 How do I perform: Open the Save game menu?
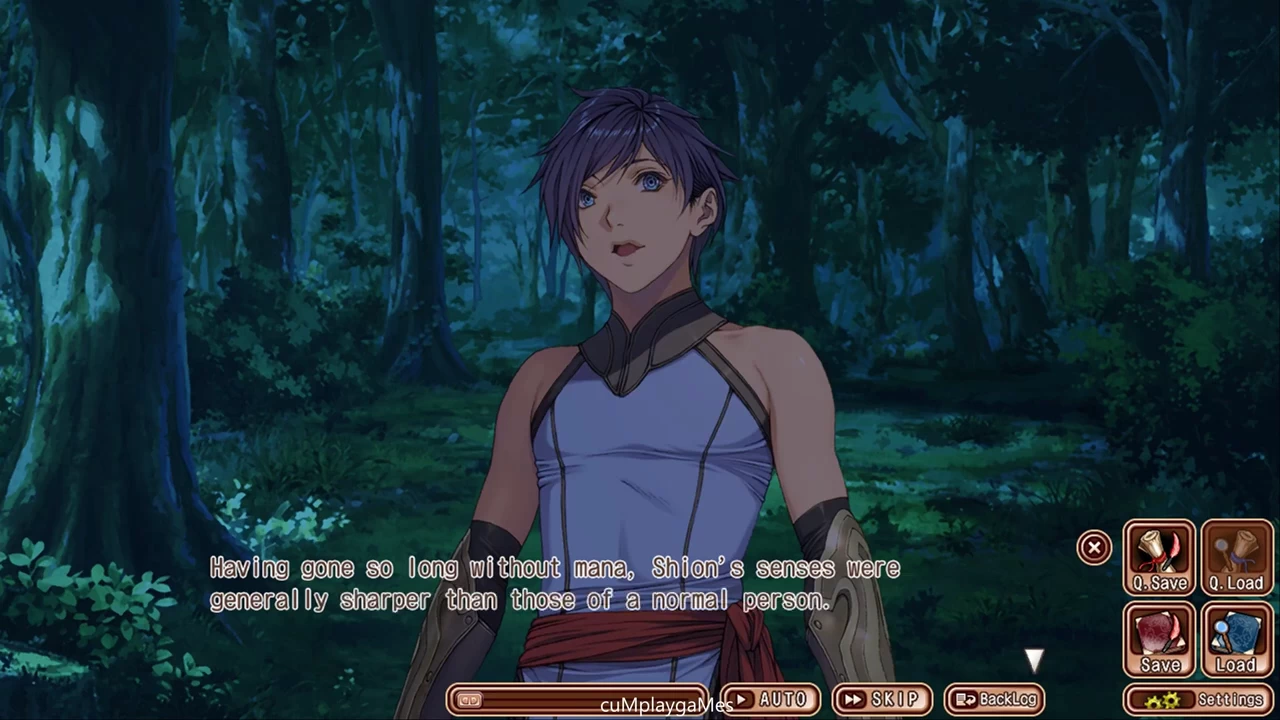click(1159, 640)
